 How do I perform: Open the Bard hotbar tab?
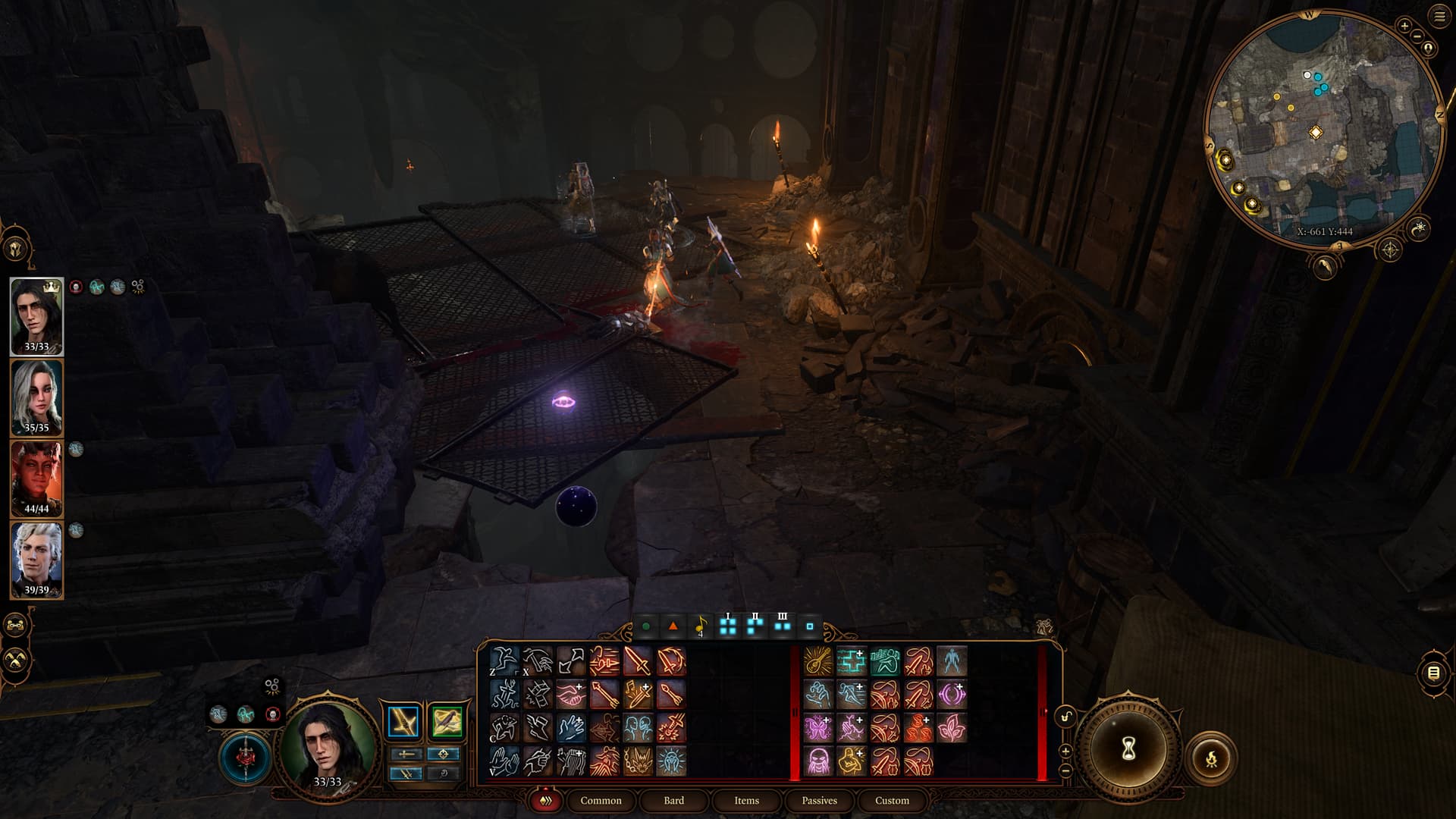click(673, 800)
